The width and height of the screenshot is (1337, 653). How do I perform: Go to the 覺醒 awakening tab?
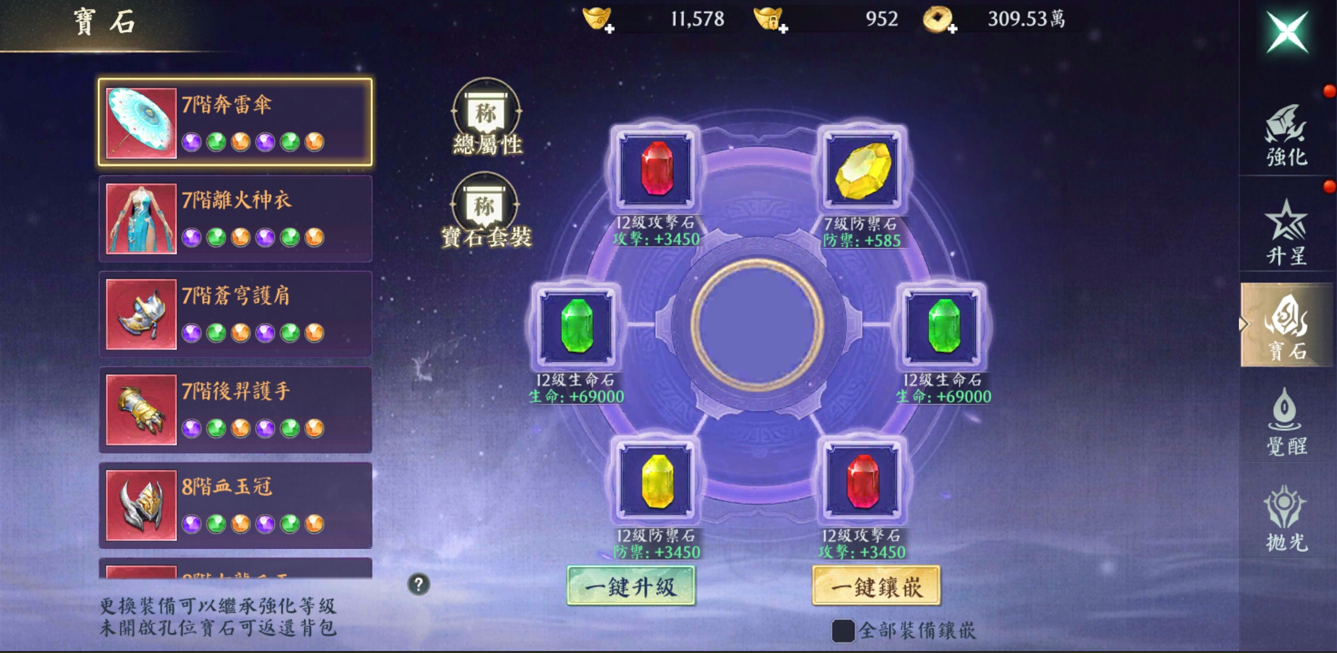1286,422
